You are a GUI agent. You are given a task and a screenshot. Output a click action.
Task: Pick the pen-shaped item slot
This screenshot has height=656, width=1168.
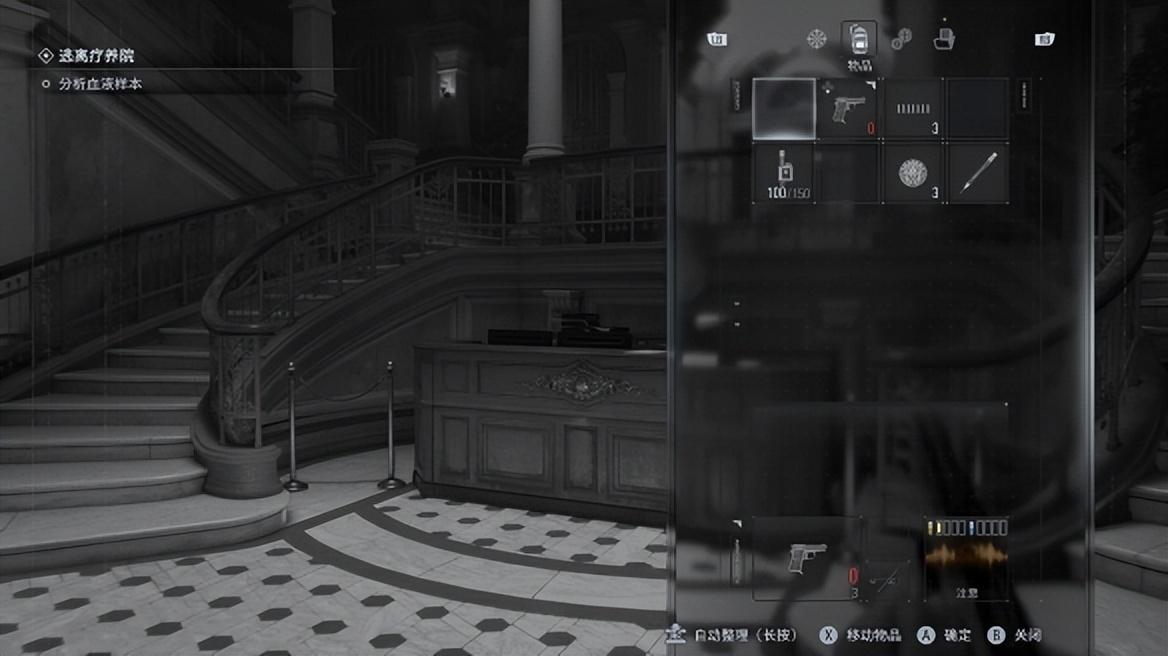[x=977, y=173]
